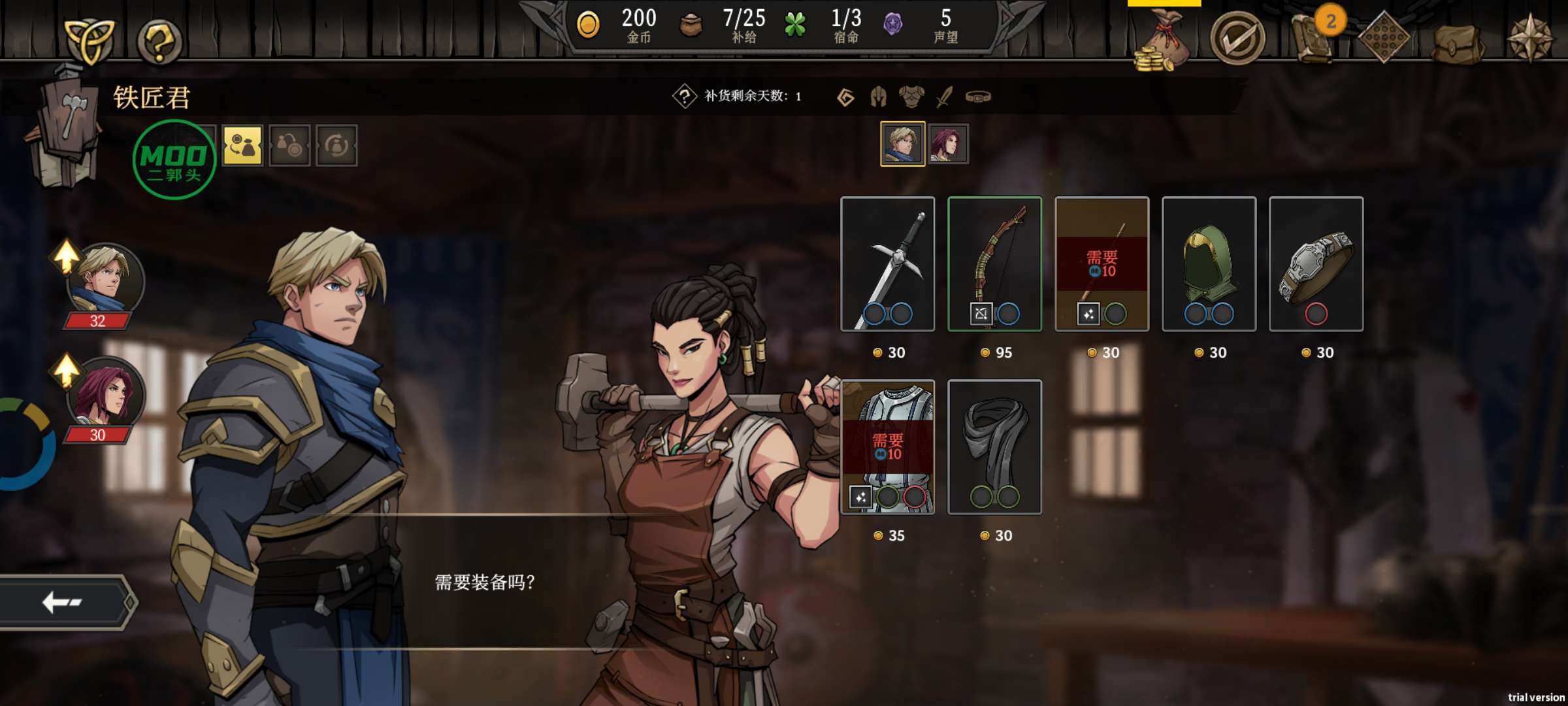Open the checkmark medallion icon
The height and width of the screenshot is (706, 1568).
[x=1237, y=39]
